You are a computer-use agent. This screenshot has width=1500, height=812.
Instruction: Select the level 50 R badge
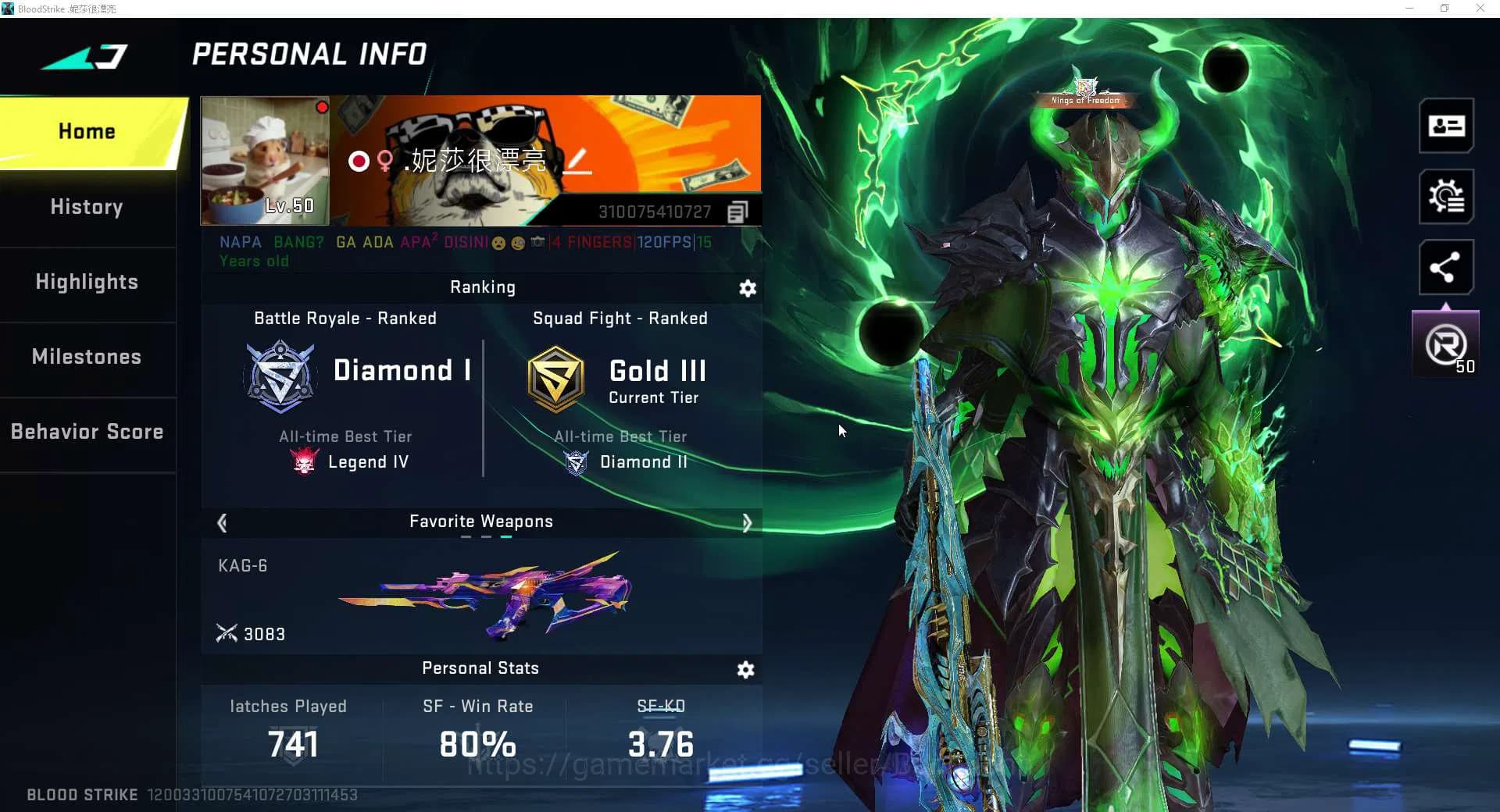1446,345
